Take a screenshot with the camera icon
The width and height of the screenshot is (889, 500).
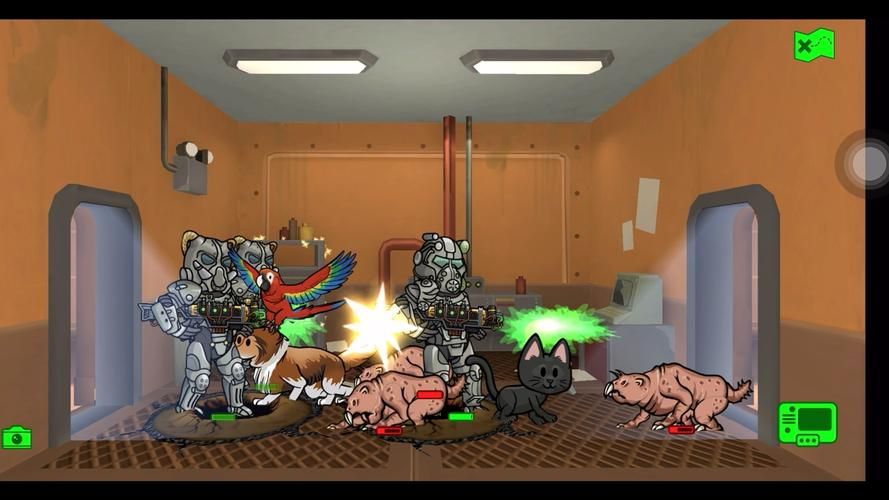coord(17,437)
